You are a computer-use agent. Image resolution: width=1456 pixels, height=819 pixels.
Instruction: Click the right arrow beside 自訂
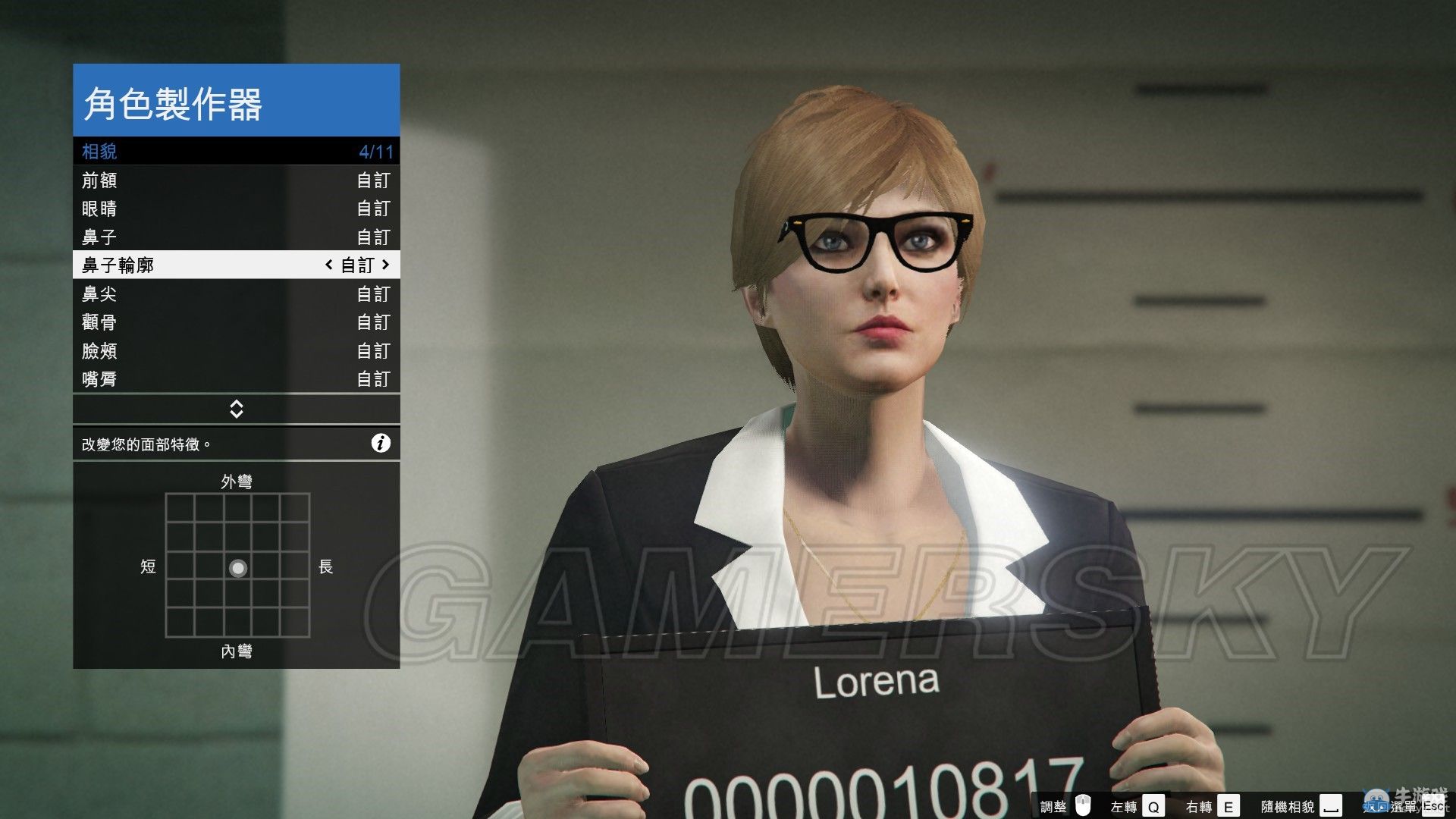[x=386, y=265]
